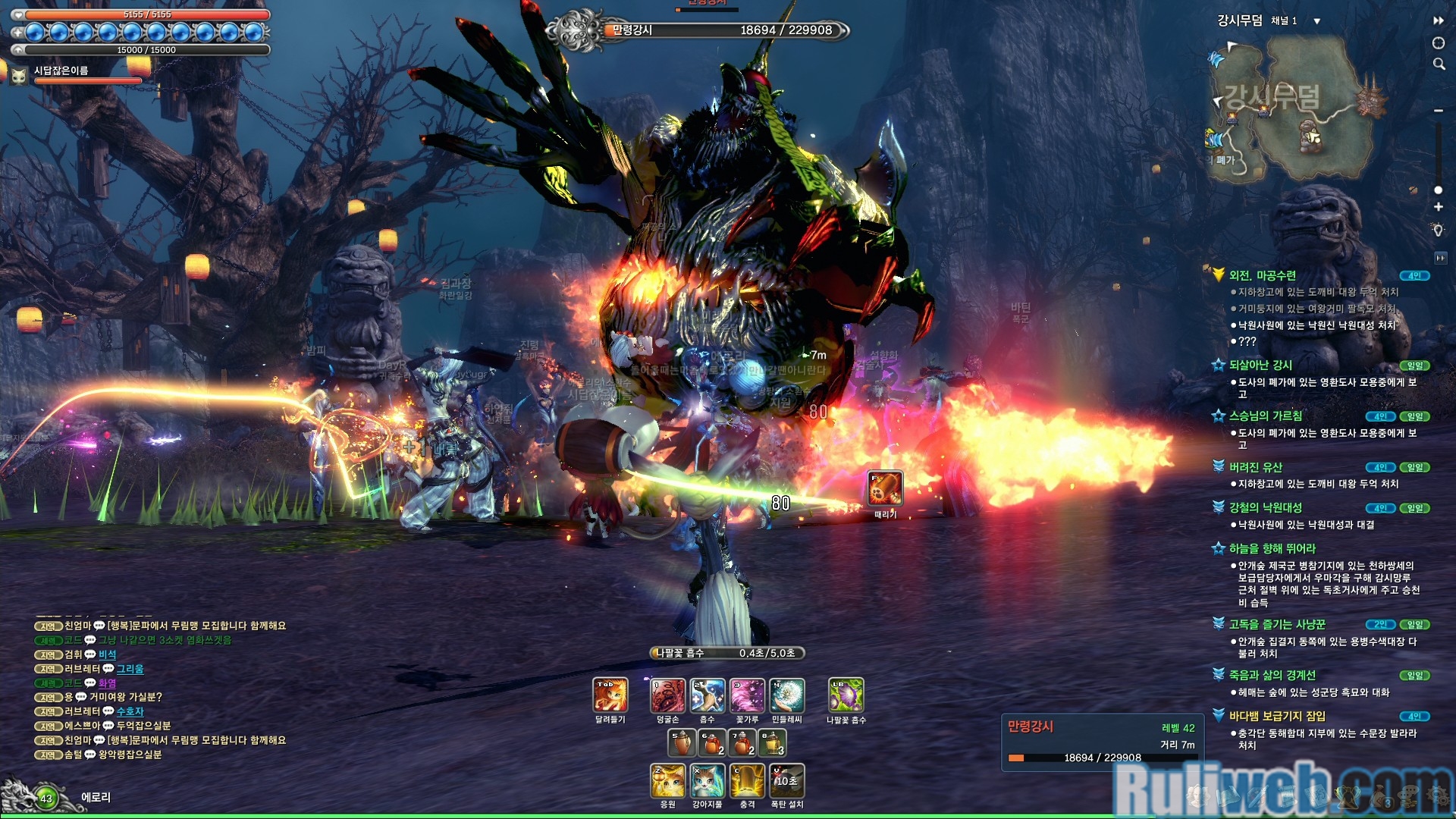1456x819 pixels.
Task: Use the 덩굴손 vine skill
Action: pos(668,695)
